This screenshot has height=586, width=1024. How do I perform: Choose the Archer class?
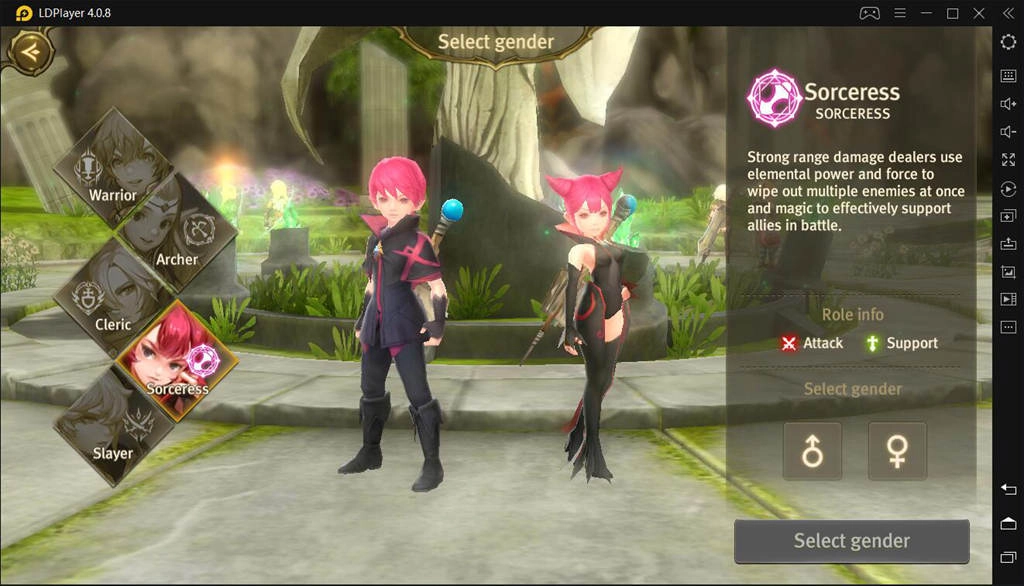[177, 234]
